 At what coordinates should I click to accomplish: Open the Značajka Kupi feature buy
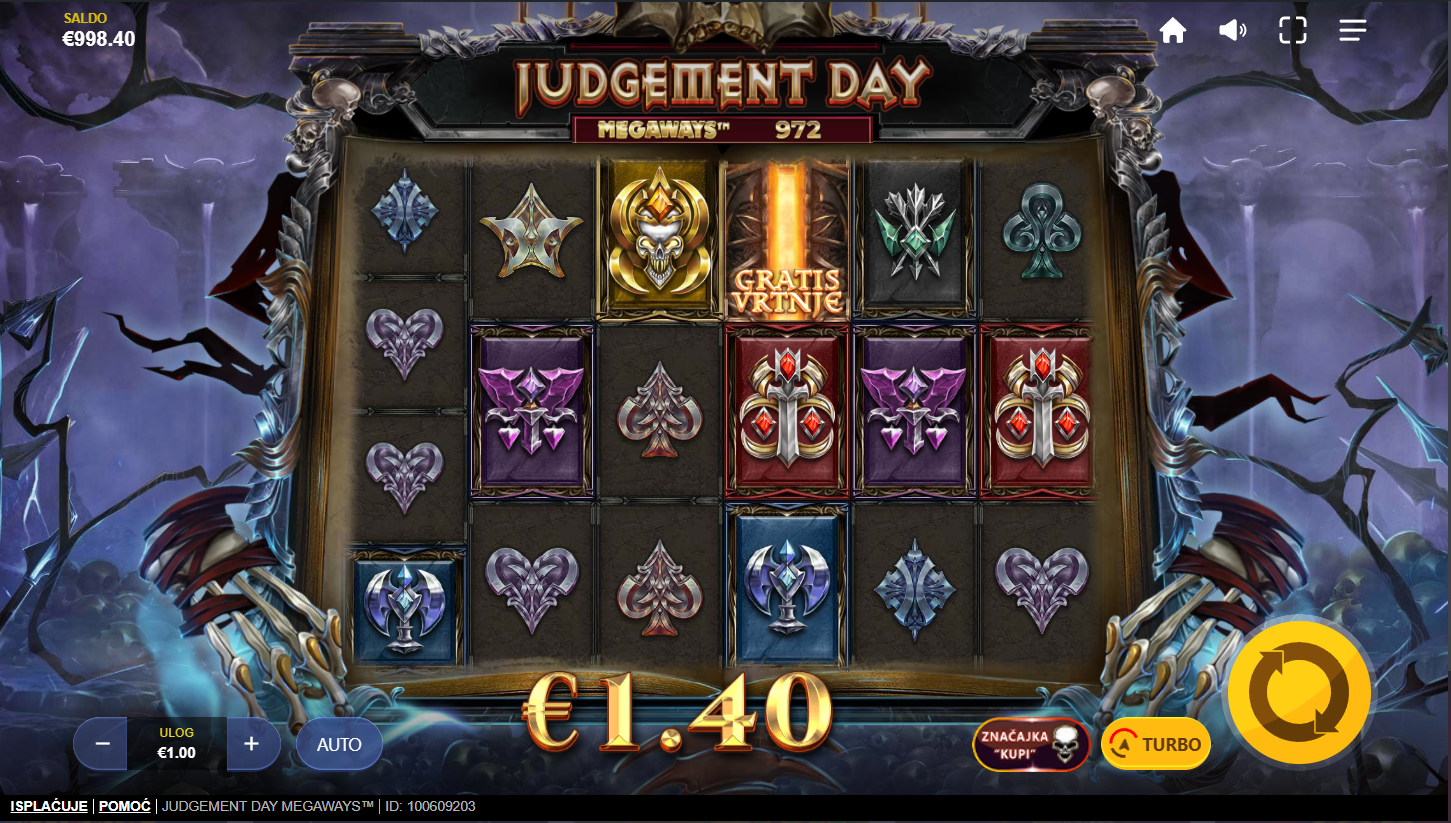point(1031,744)
